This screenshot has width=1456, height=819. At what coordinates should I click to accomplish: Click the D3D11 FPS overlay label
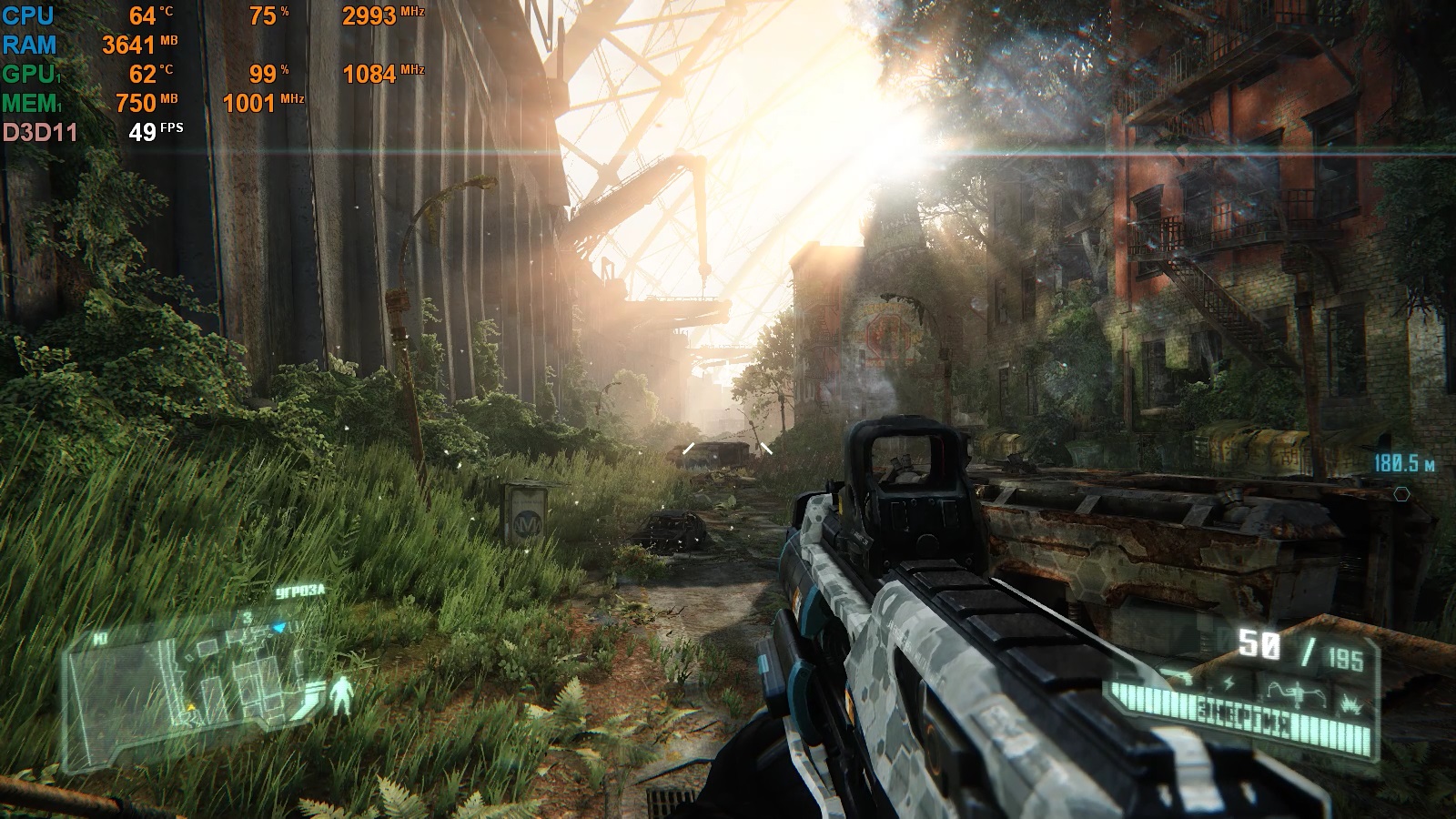point(40,133)
